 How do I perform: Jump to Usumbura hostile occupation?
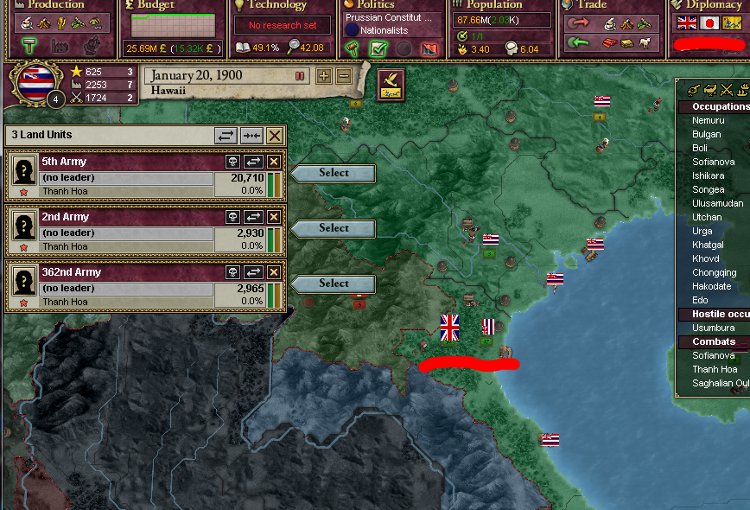[713, 328]
